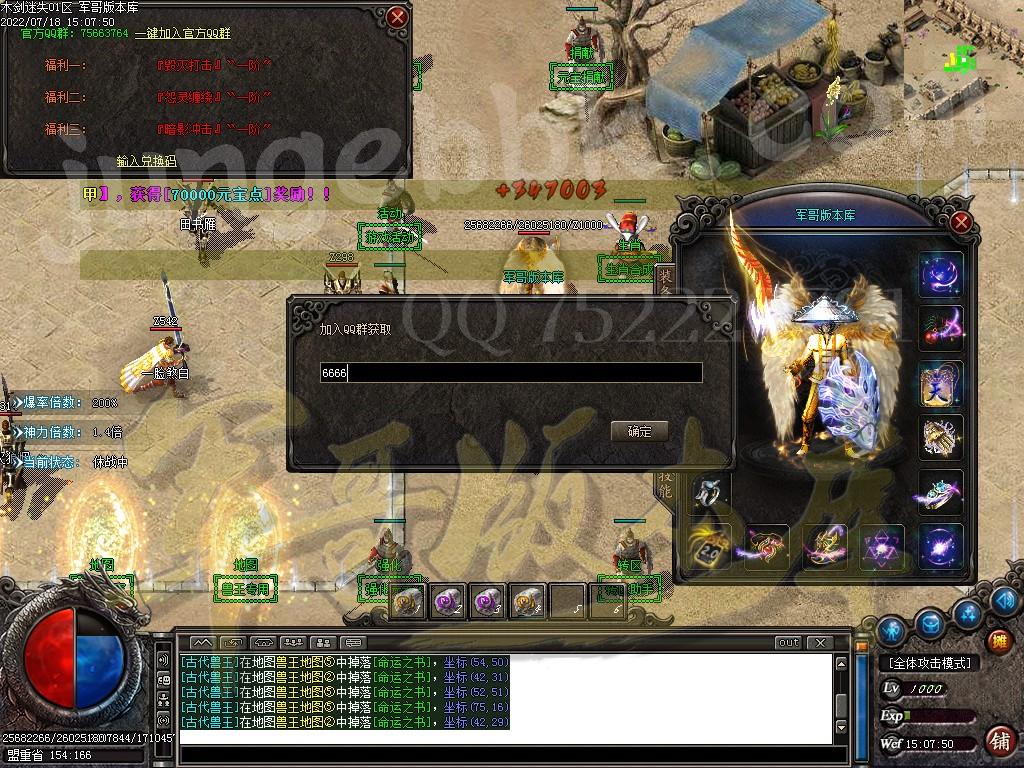1024x768 pixels.
Task: Confirm the code with the 确定 button
Action: [639, 431]
